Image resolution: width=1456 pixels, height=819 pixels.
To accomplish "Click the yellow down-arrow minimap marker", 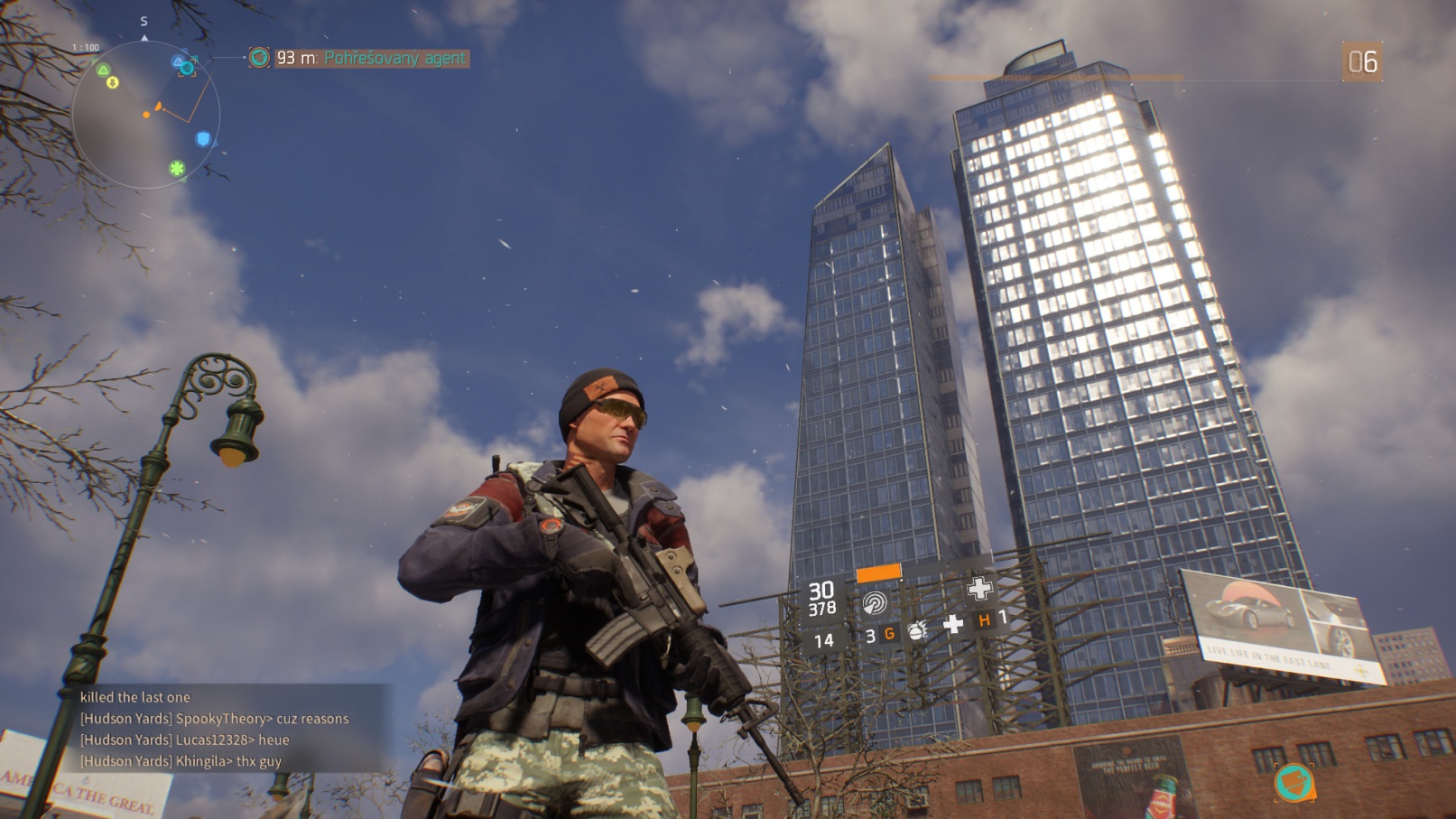I will [113, 82].
